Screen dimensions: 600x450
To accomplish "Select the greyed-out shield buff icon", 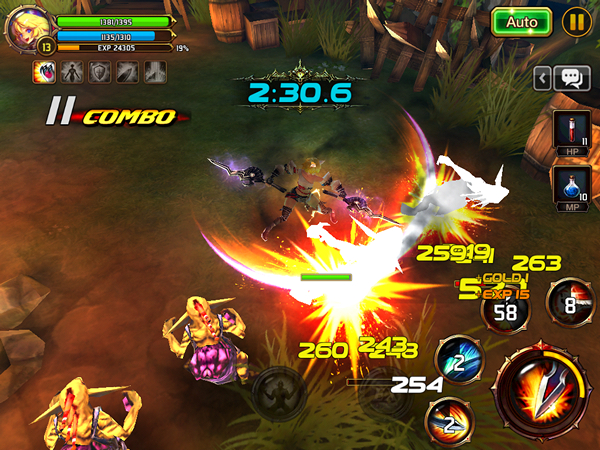I will coord(99,72).
